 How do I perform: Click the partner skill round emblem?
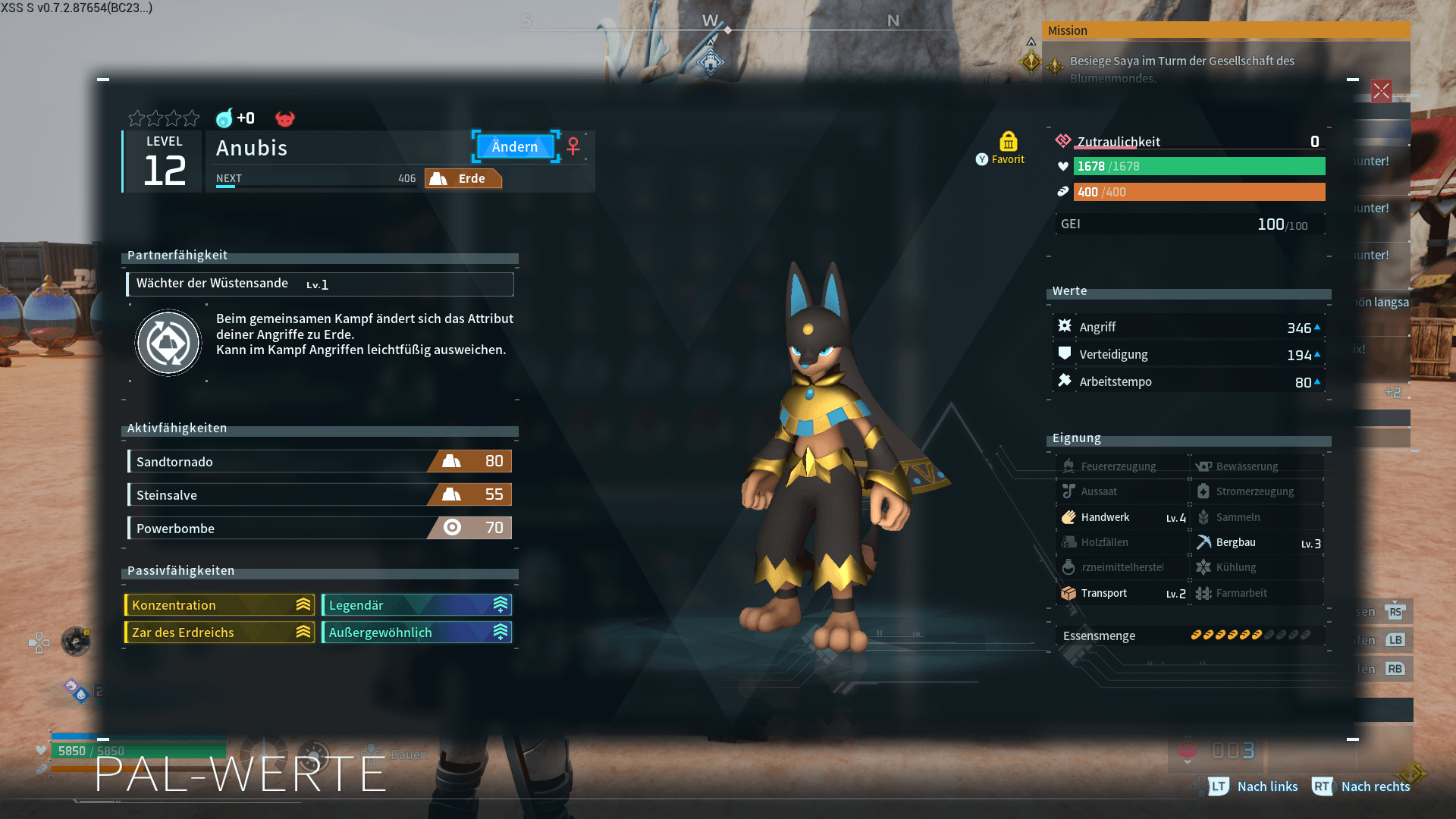pos(168,343)
